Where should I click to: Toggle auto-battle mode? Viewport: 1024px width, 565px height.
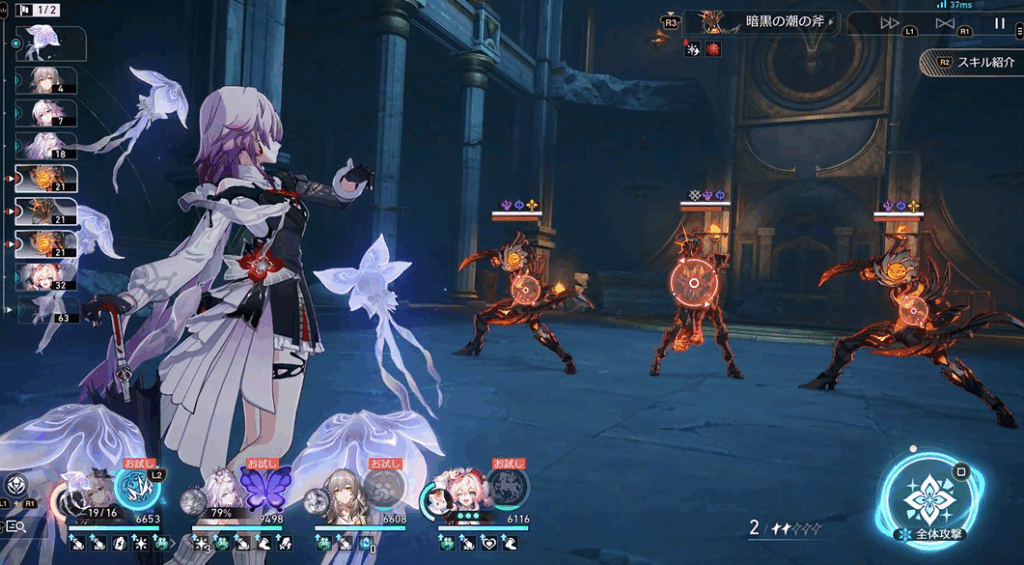click(x=945, y=23)
